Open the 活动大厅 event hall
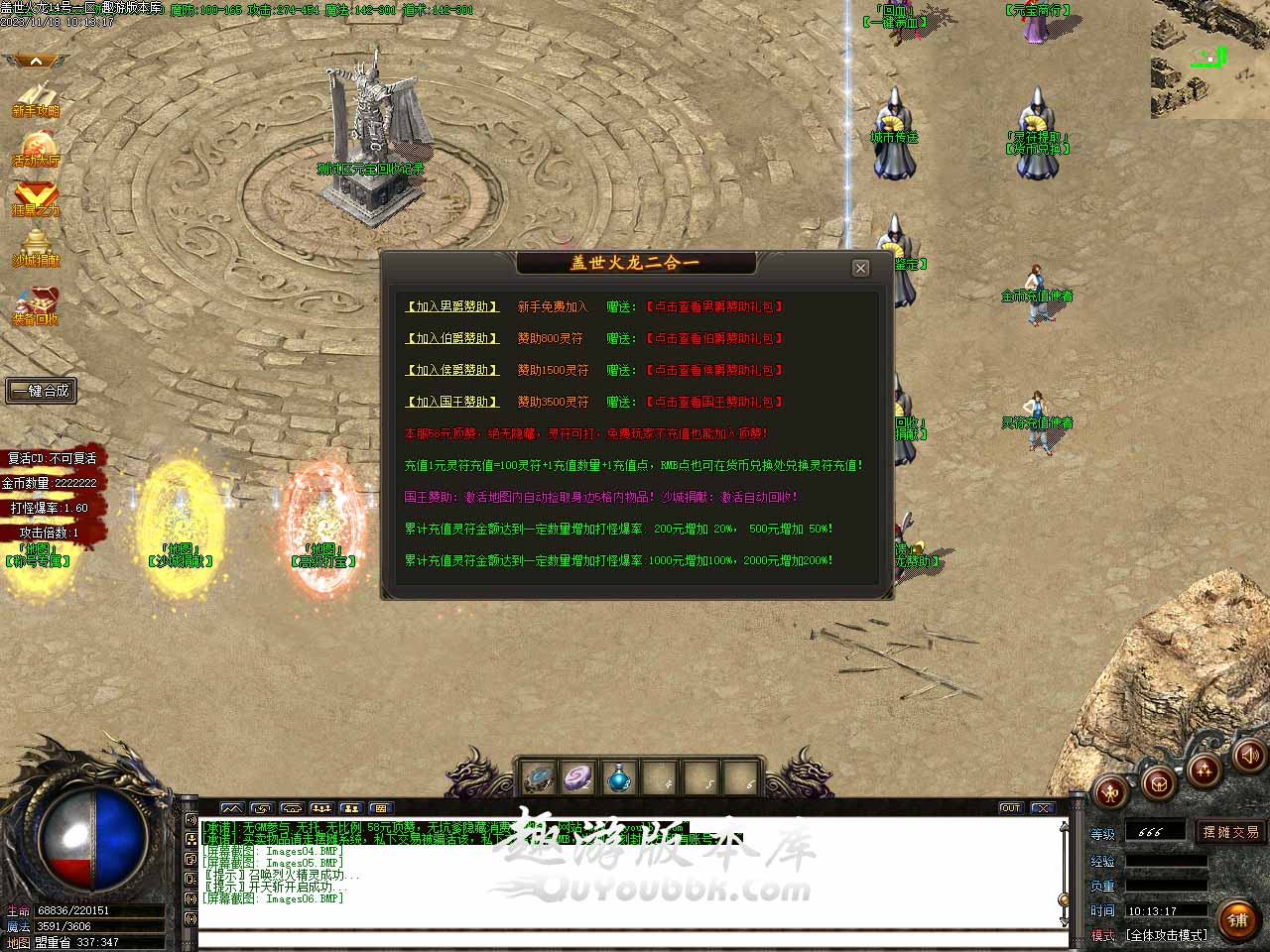This screenshot has height=952, width=1270. click(36, 149)
